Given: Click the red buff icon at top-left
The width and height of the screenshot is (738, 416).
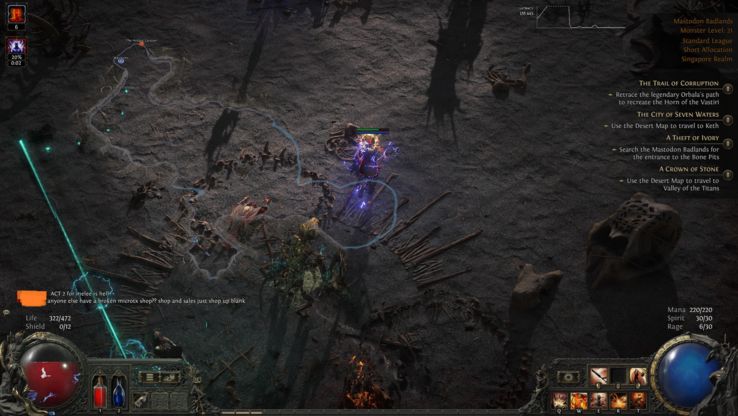Looking at the screenshot, I should [16, 14].
